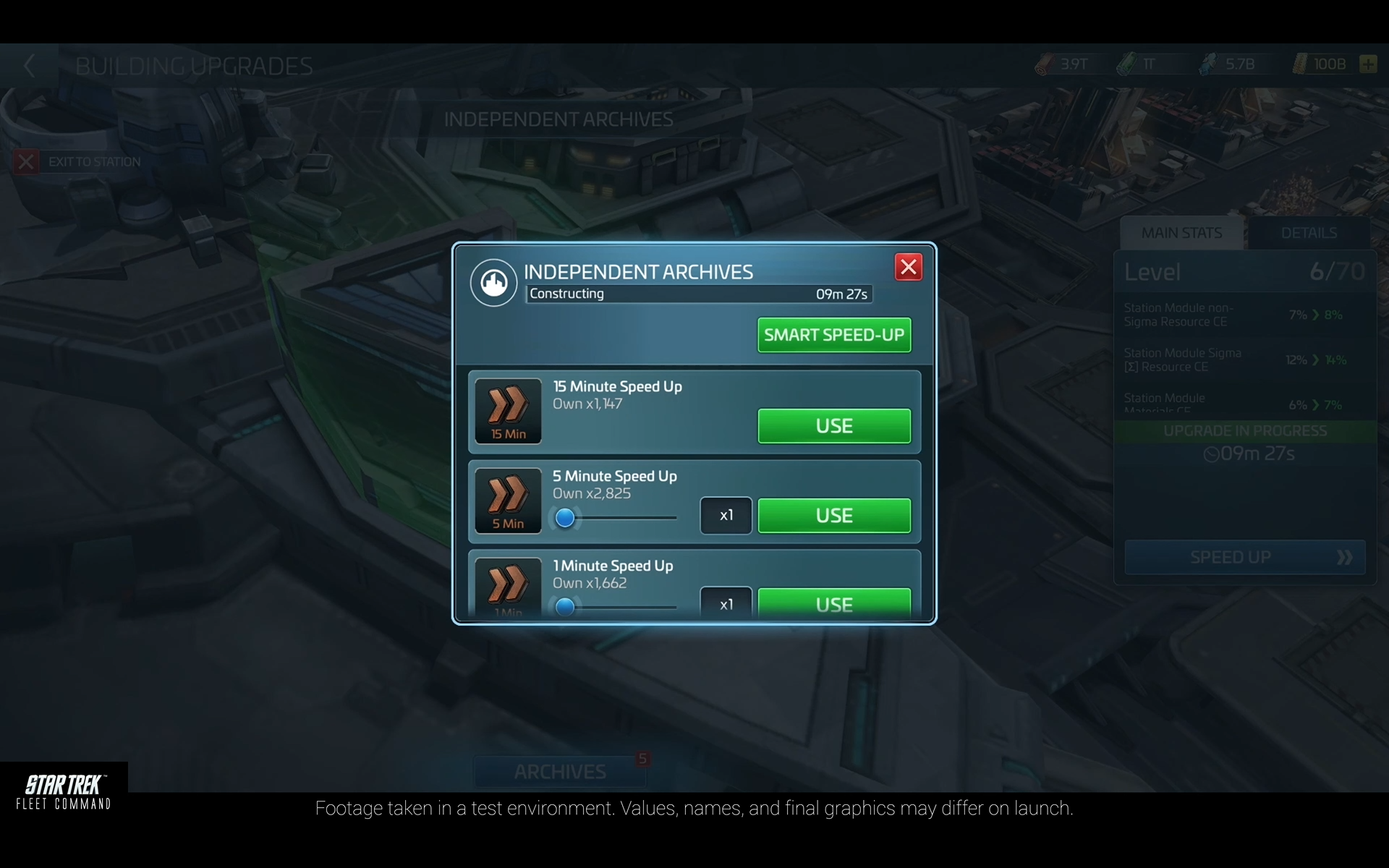
Task: Select the 5 Minute Speed Up item icon
Action: (x=508, y=501)
